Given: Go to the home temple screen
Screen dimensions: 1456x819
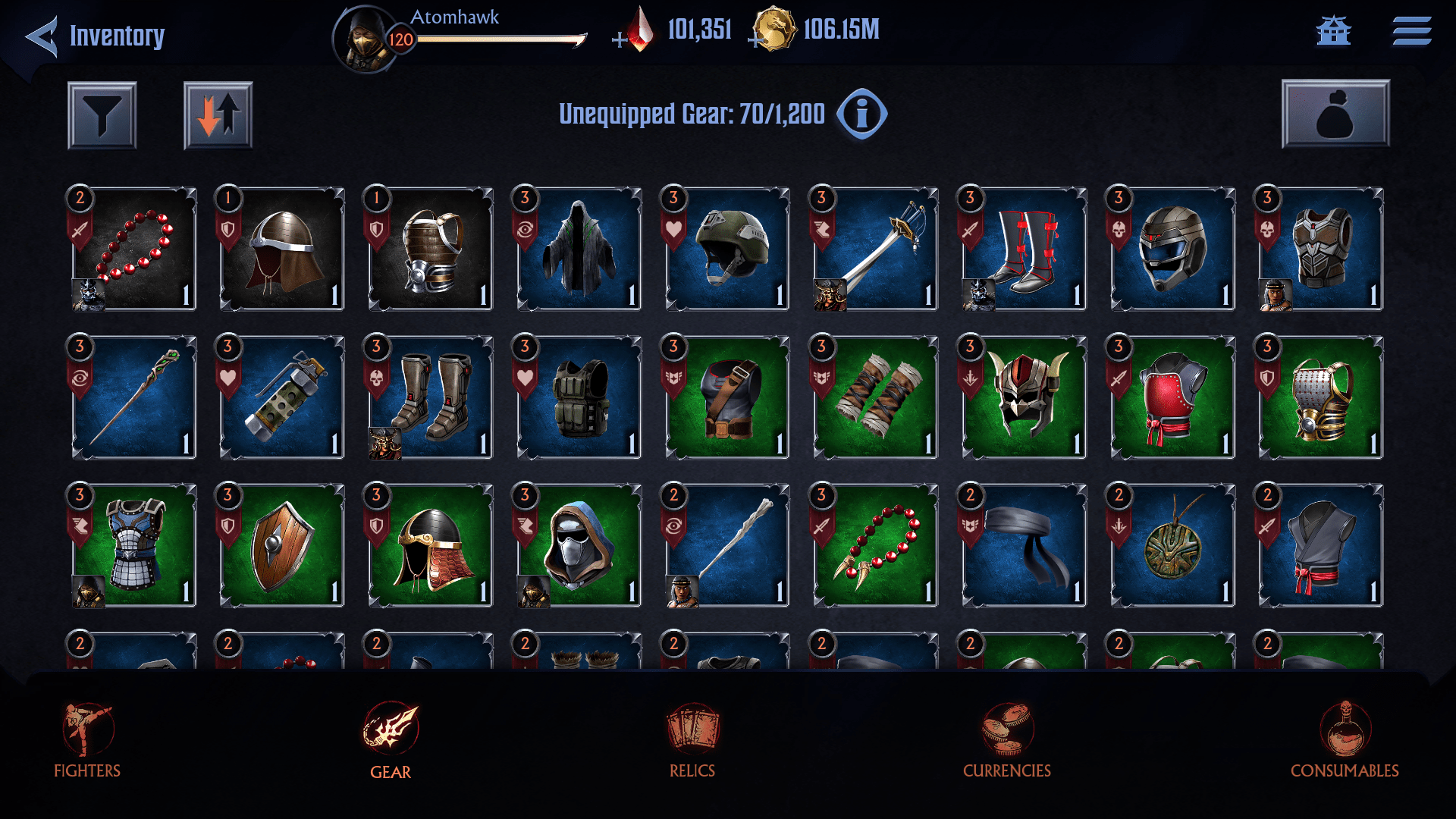Looking at the screenshot, I should tap(1333, 31).
